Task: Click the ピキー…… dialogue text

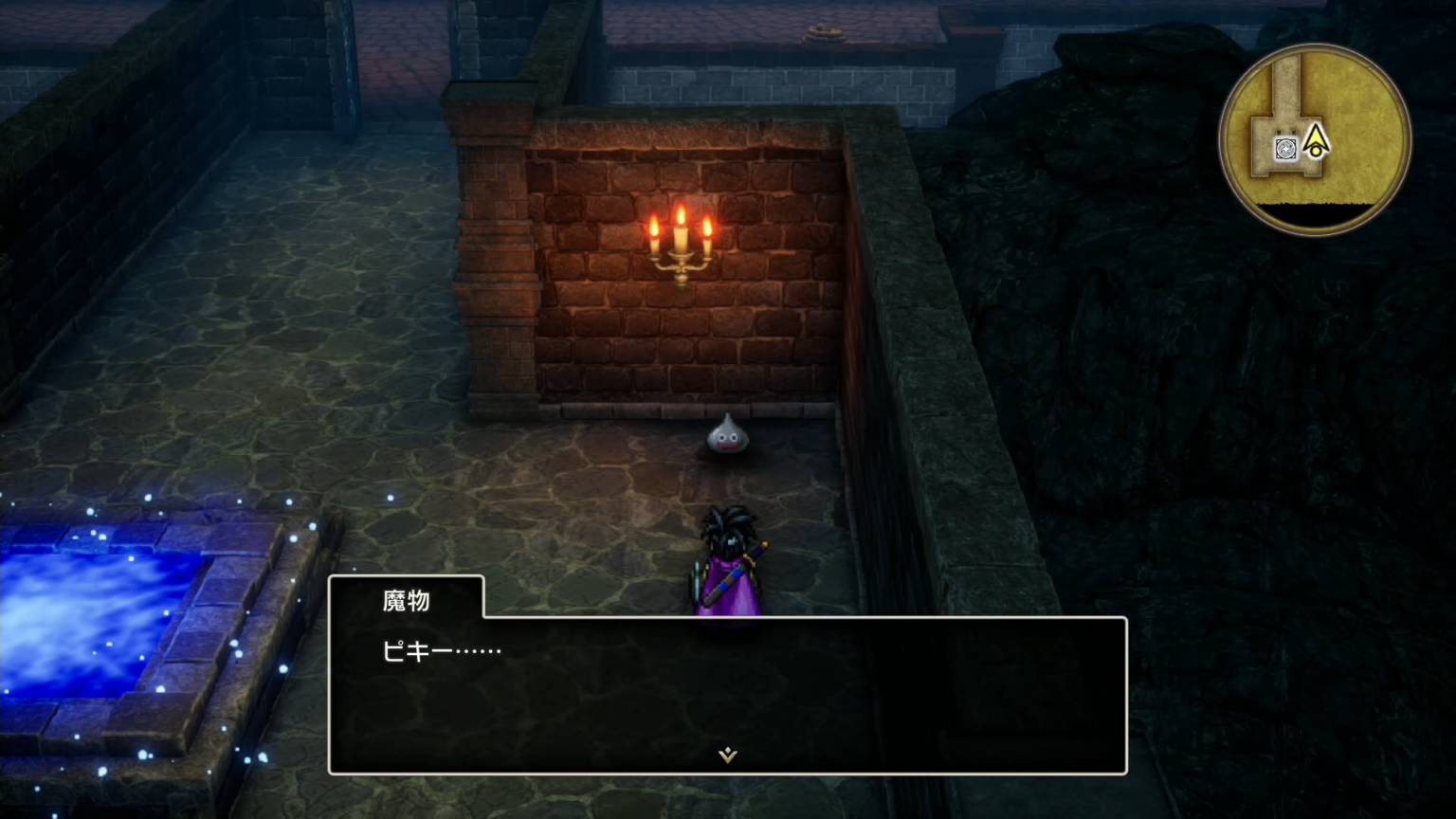Action: click(x=441, y=650)
